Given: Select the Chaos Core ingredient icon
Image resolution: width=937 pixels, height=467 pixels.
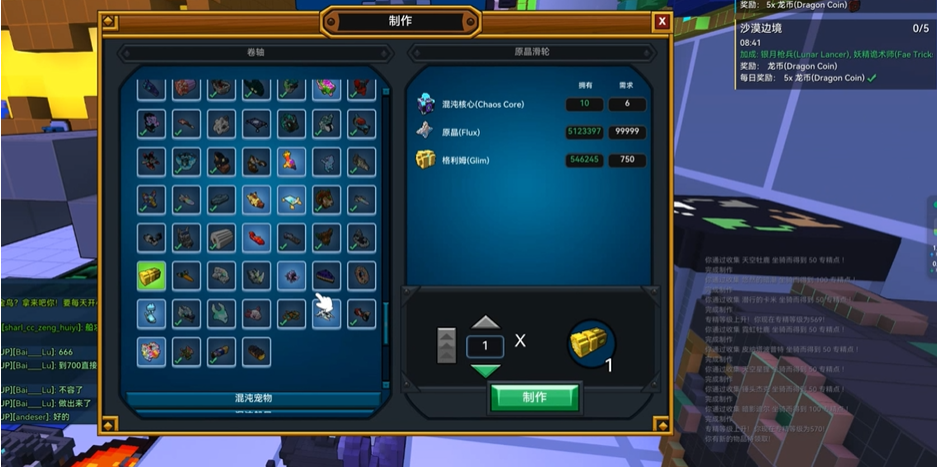Looking at the screenshot, I should pos(426,104).
